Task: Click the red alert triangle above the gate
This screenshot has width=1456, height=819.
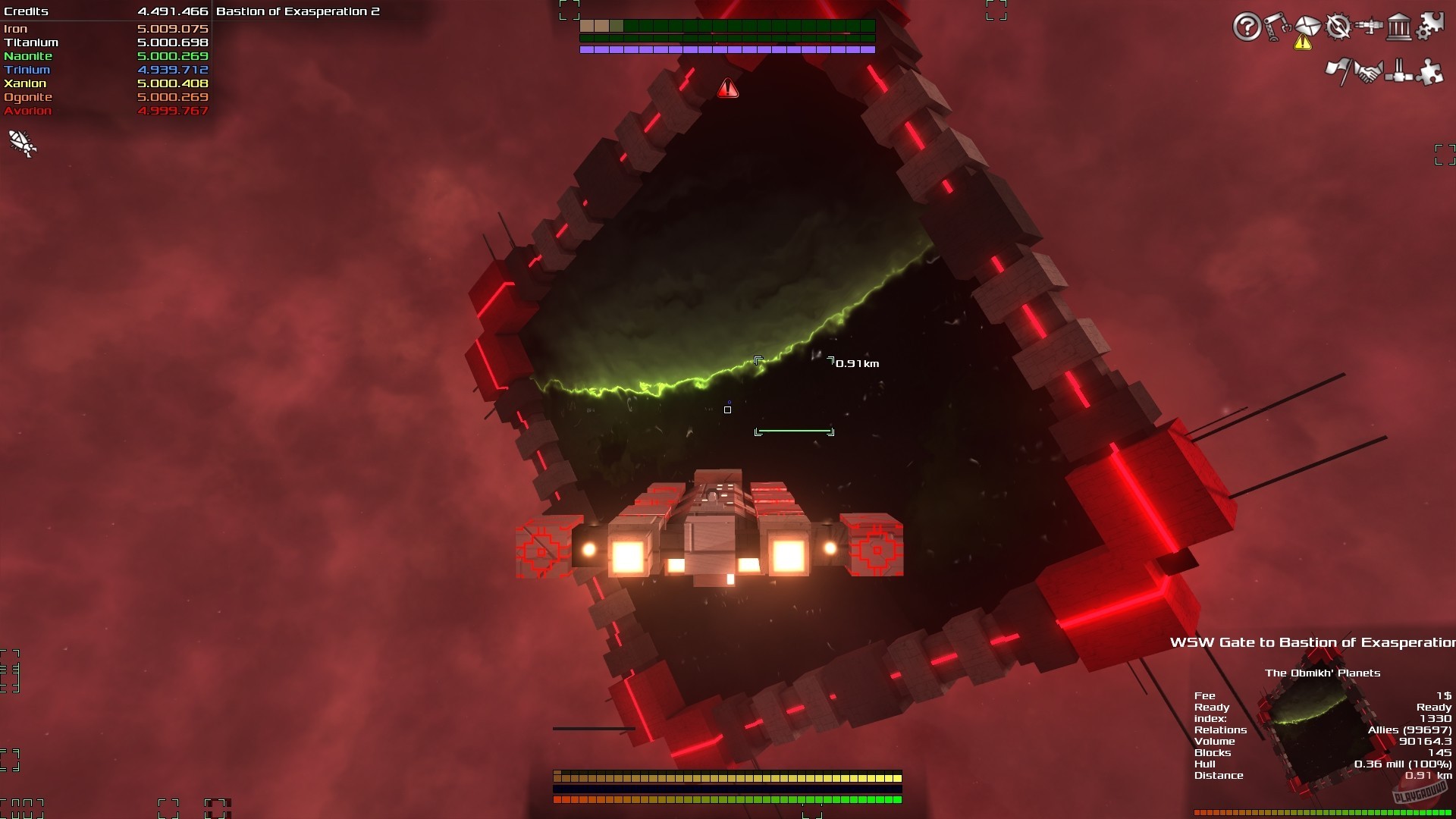Action: (728, 87)
